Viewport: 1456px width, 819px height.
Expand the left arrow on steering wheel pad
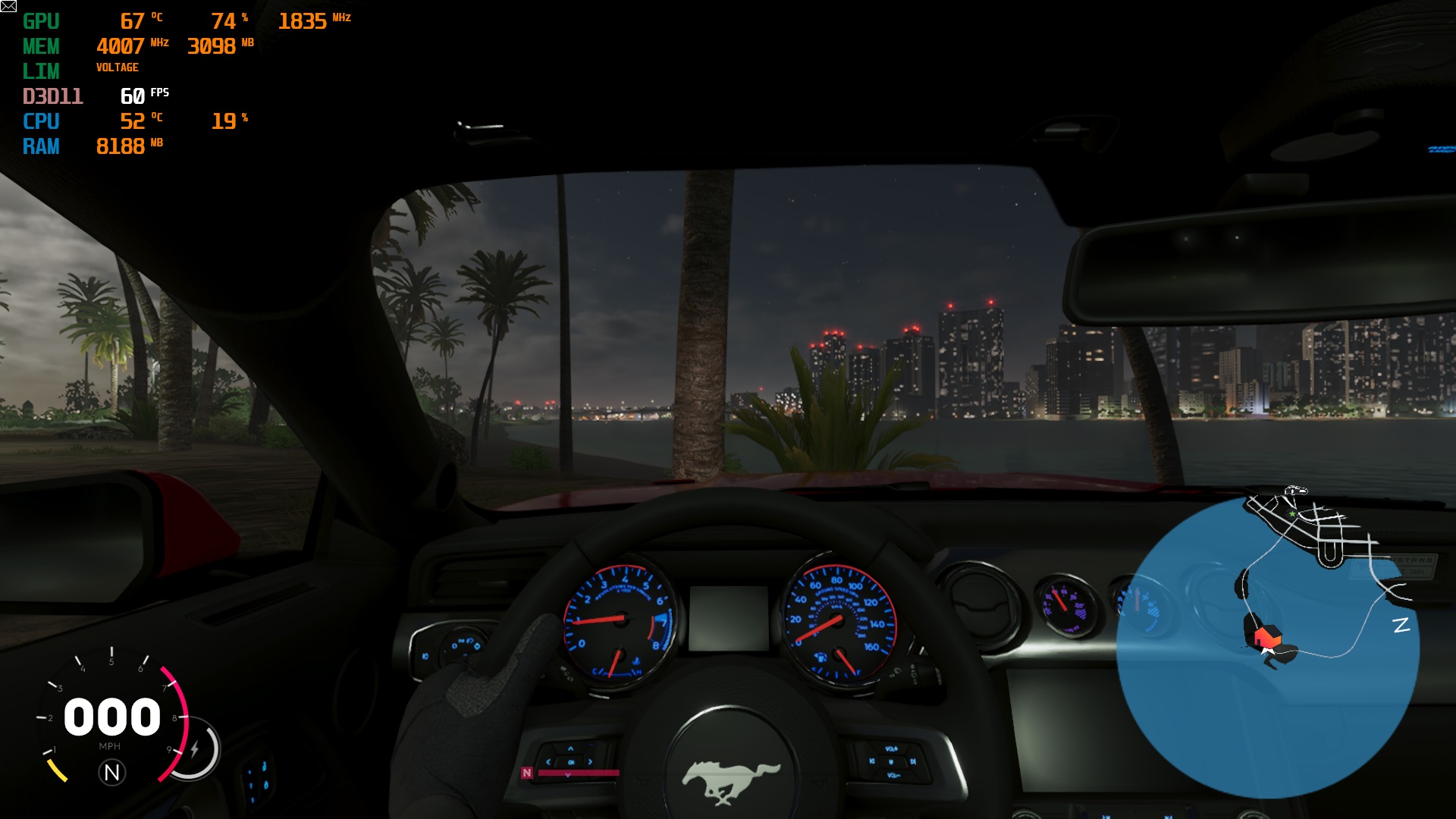point(548,762)
